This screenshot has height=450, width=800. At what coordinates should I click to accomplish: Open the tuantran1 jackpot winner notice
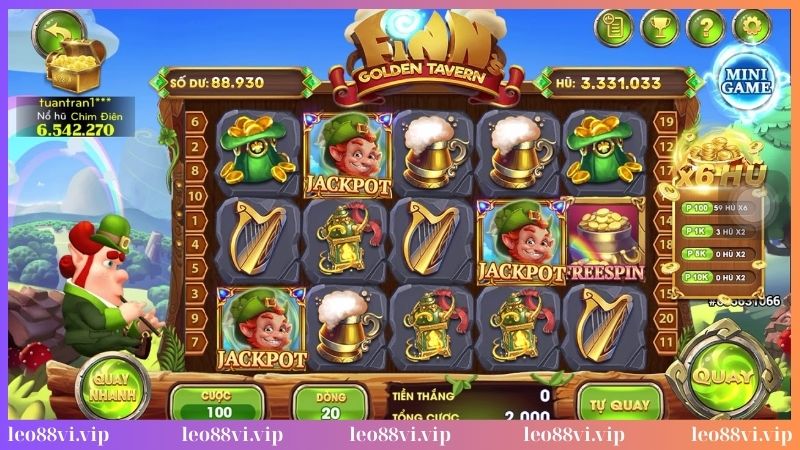click(x=65, y=116)
